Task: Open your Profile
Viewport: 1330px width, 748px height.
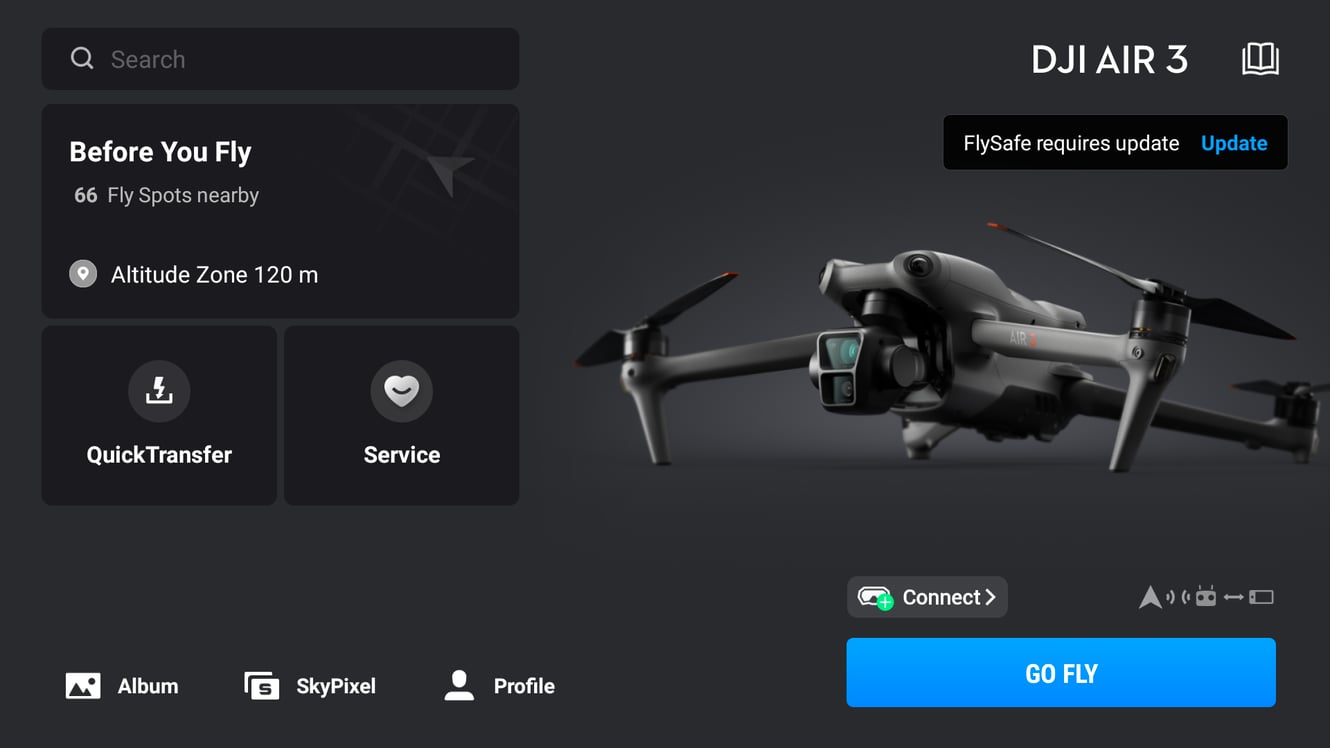Action: [x=497, y=686]
